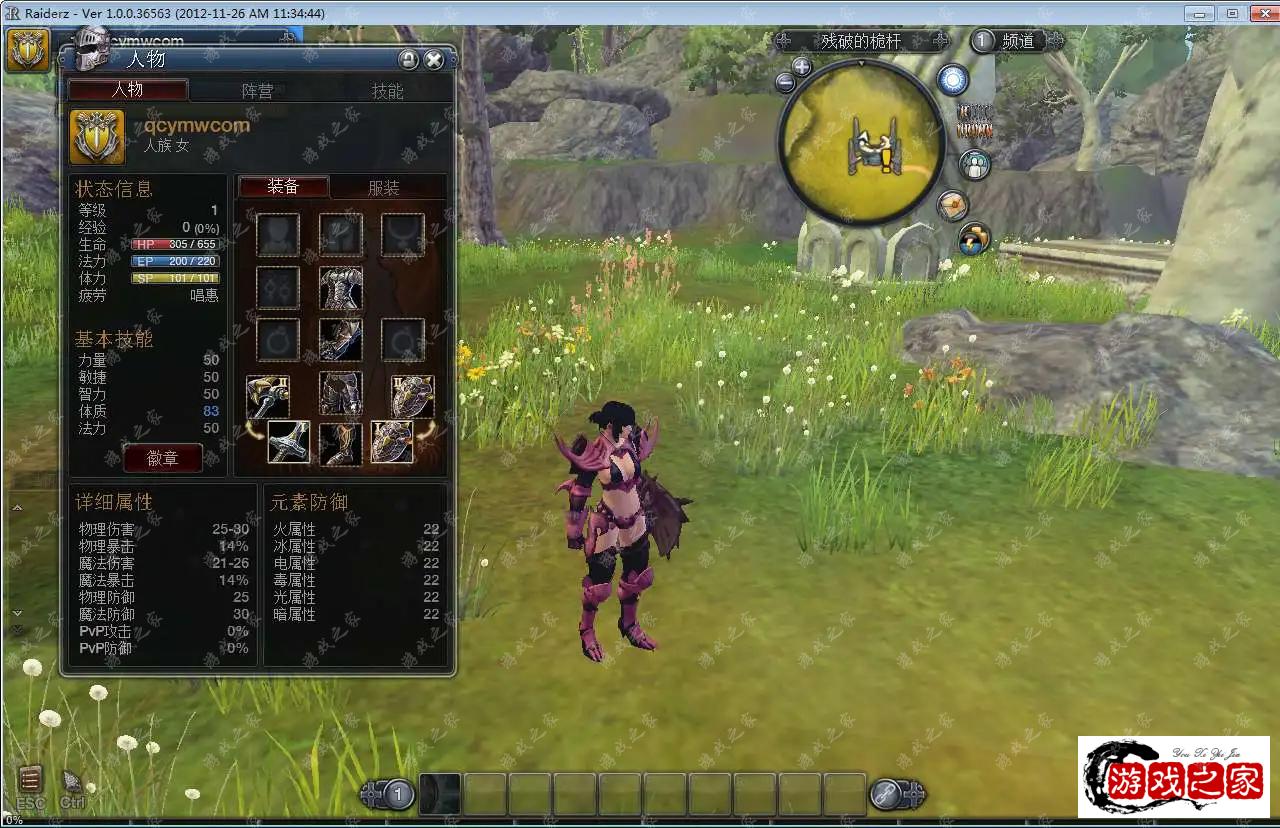Viewport: 1280px width, 828px height.
Task: Click the minimap zoom-in plus button
Action: 801,67
